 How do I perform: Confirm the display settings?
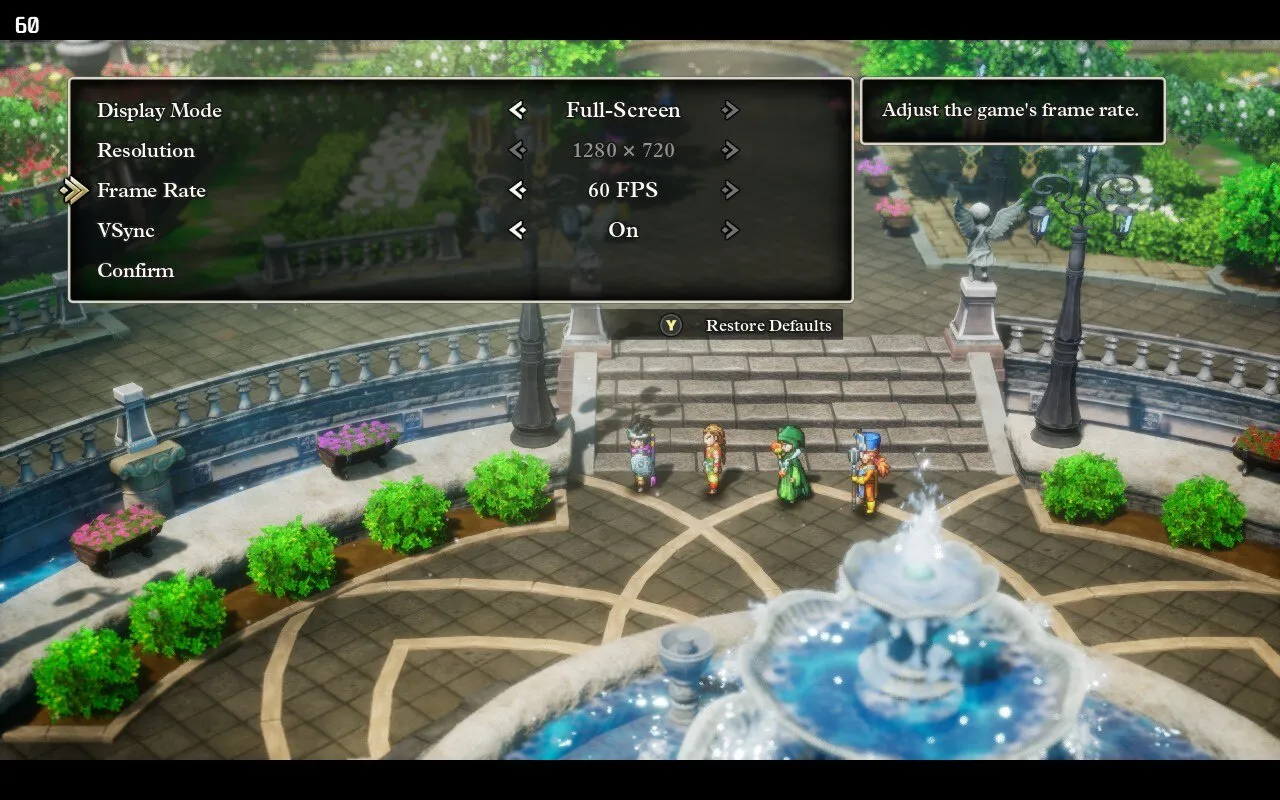135,270
